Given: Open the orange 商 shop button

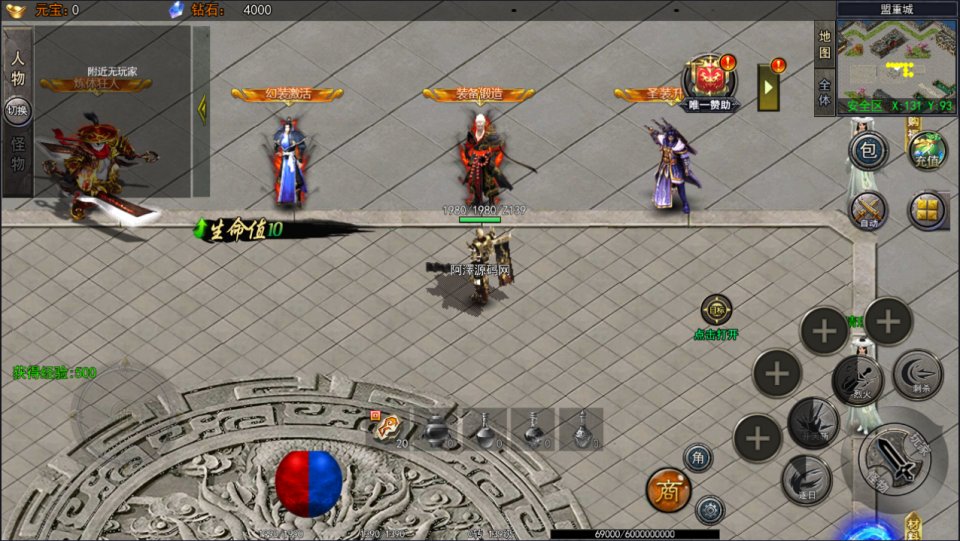Looking at the screenshot, I should (668, 490).
